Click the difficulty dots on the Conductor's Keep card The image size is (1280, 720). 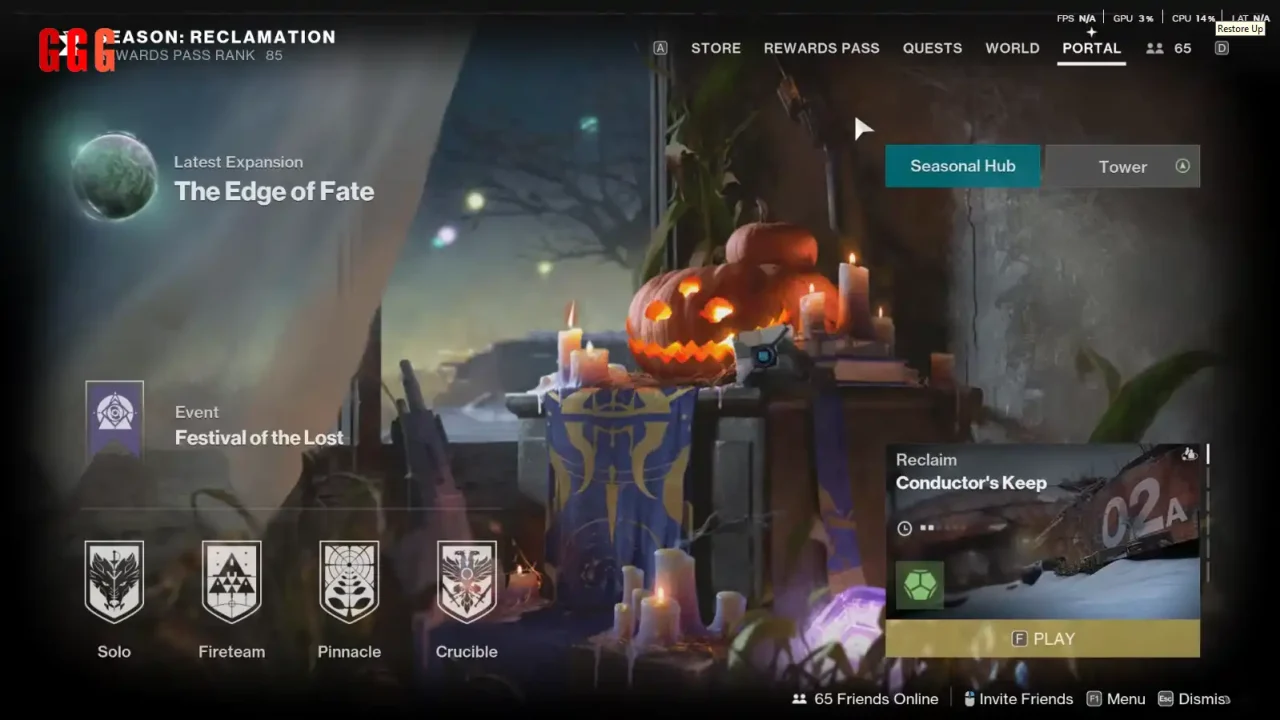click(x=925, y=527)
